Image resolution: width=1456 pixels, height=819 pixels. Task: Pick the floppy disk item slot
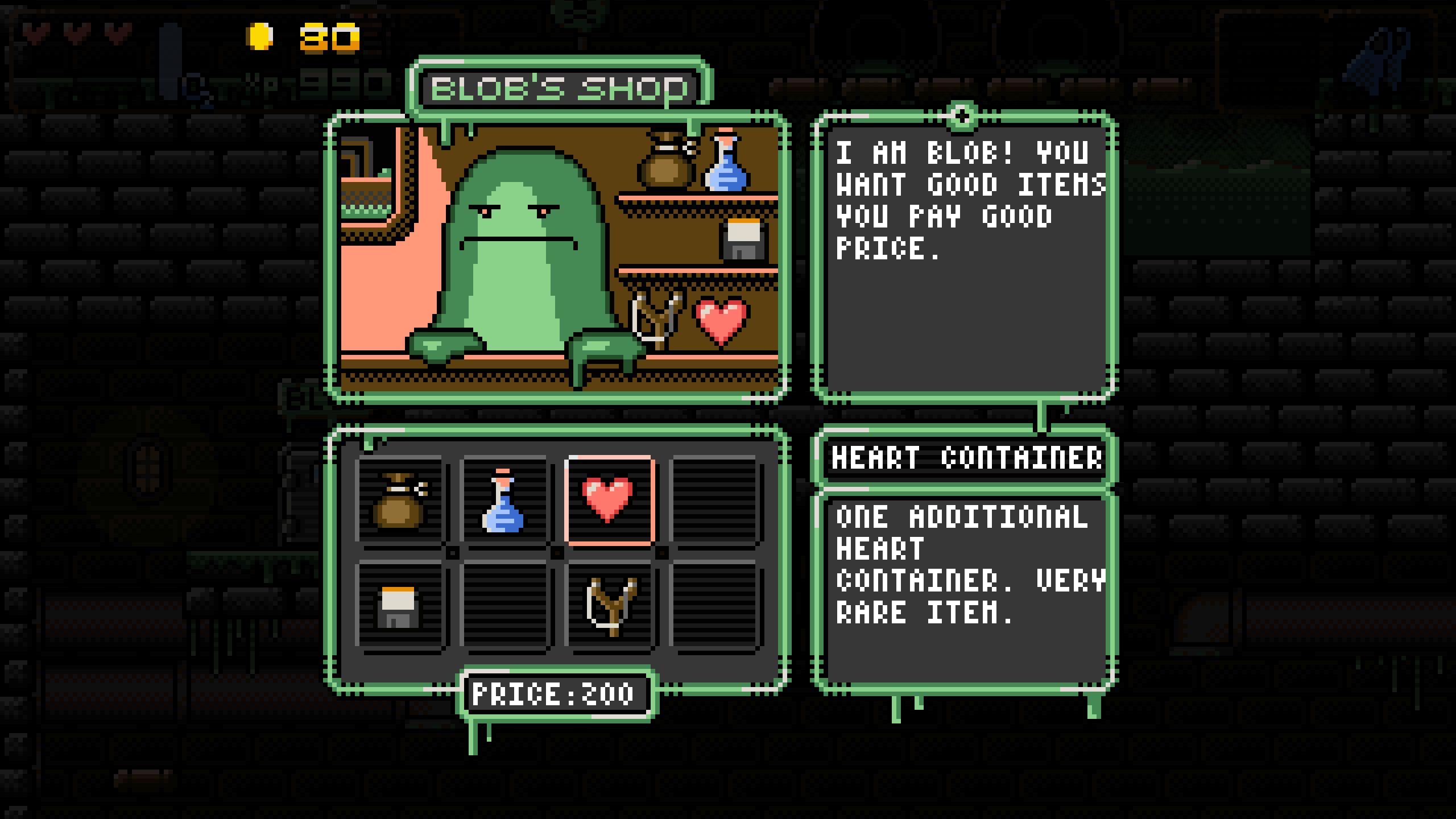pos(400,606)
